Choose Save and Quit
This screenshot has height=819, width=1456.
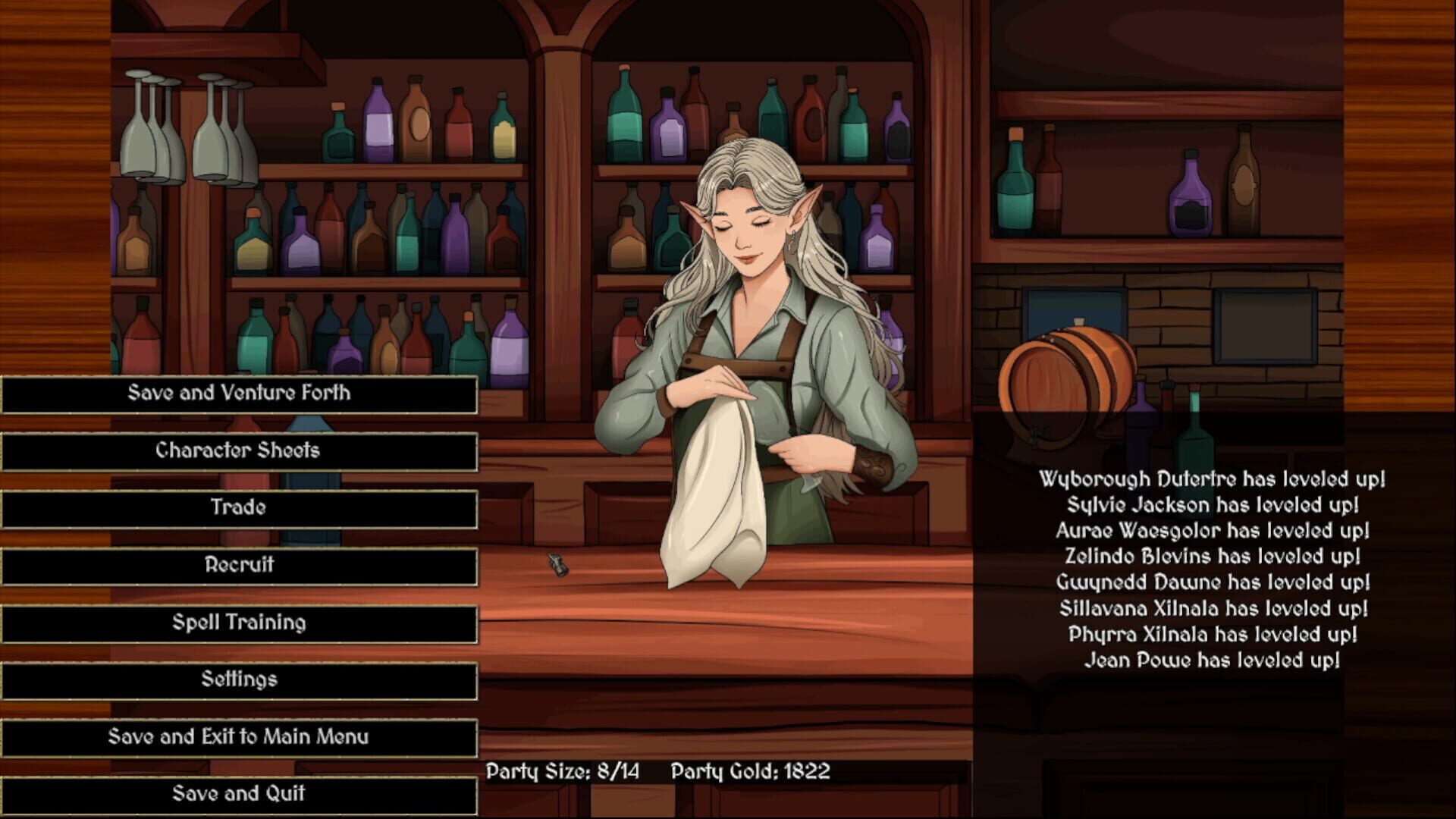[238, 793]
